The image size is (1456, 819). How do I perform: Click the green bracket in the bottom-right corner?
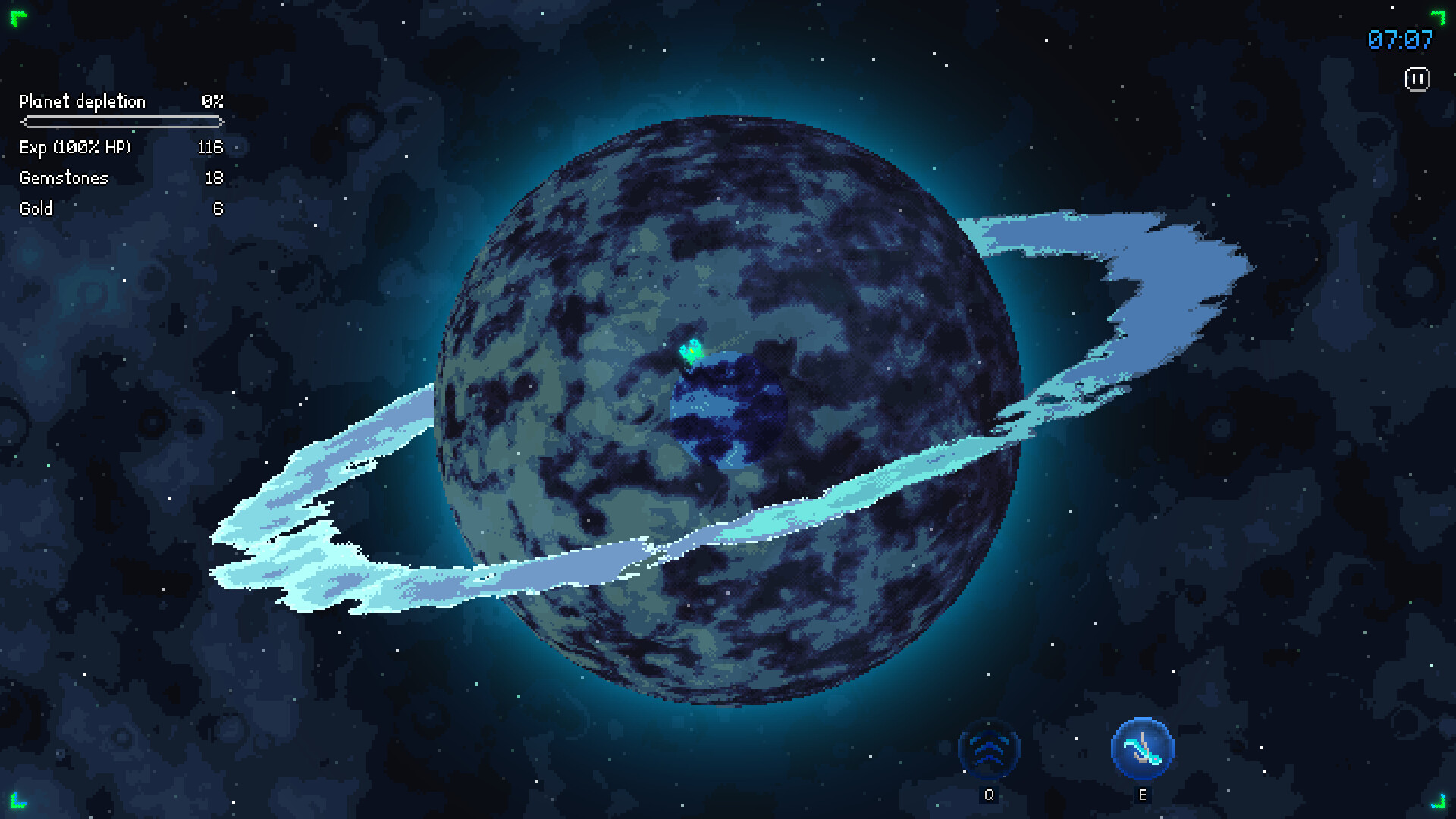(1439, 802)
